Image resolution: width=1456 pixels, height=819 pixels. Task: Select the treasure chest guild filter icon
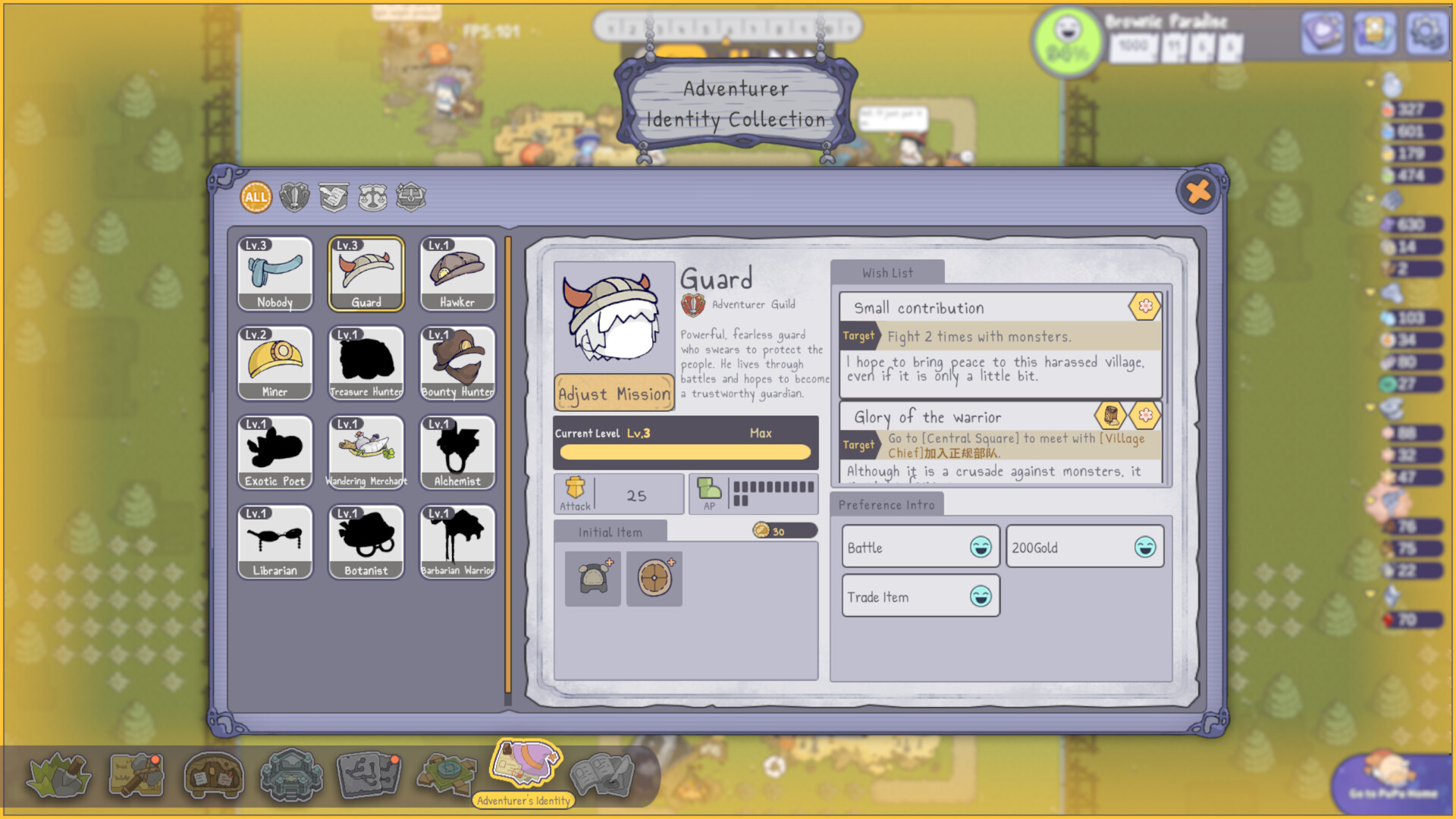(412, 196)
